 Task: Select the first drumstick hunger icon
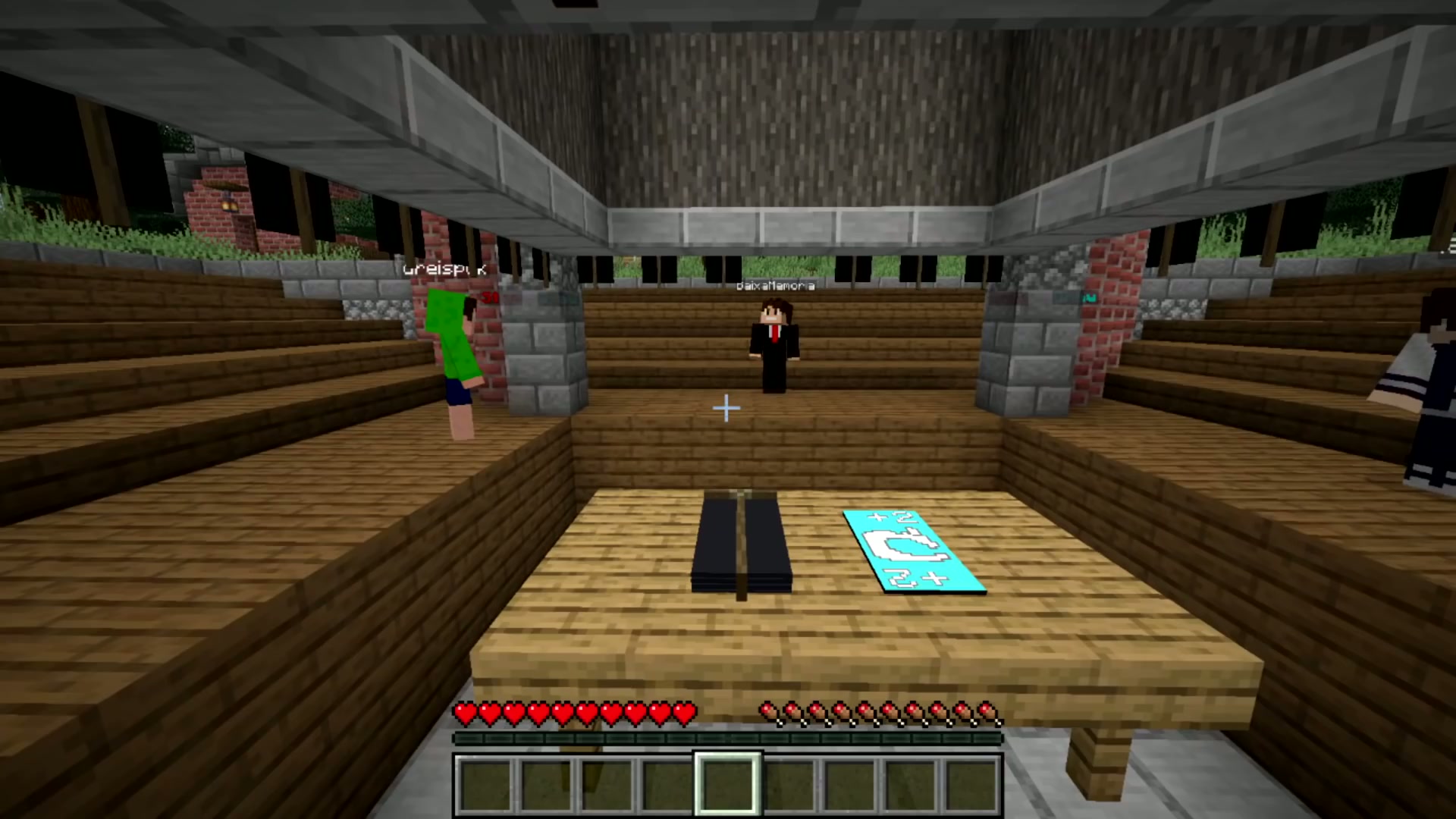click(x=767, y=711)
